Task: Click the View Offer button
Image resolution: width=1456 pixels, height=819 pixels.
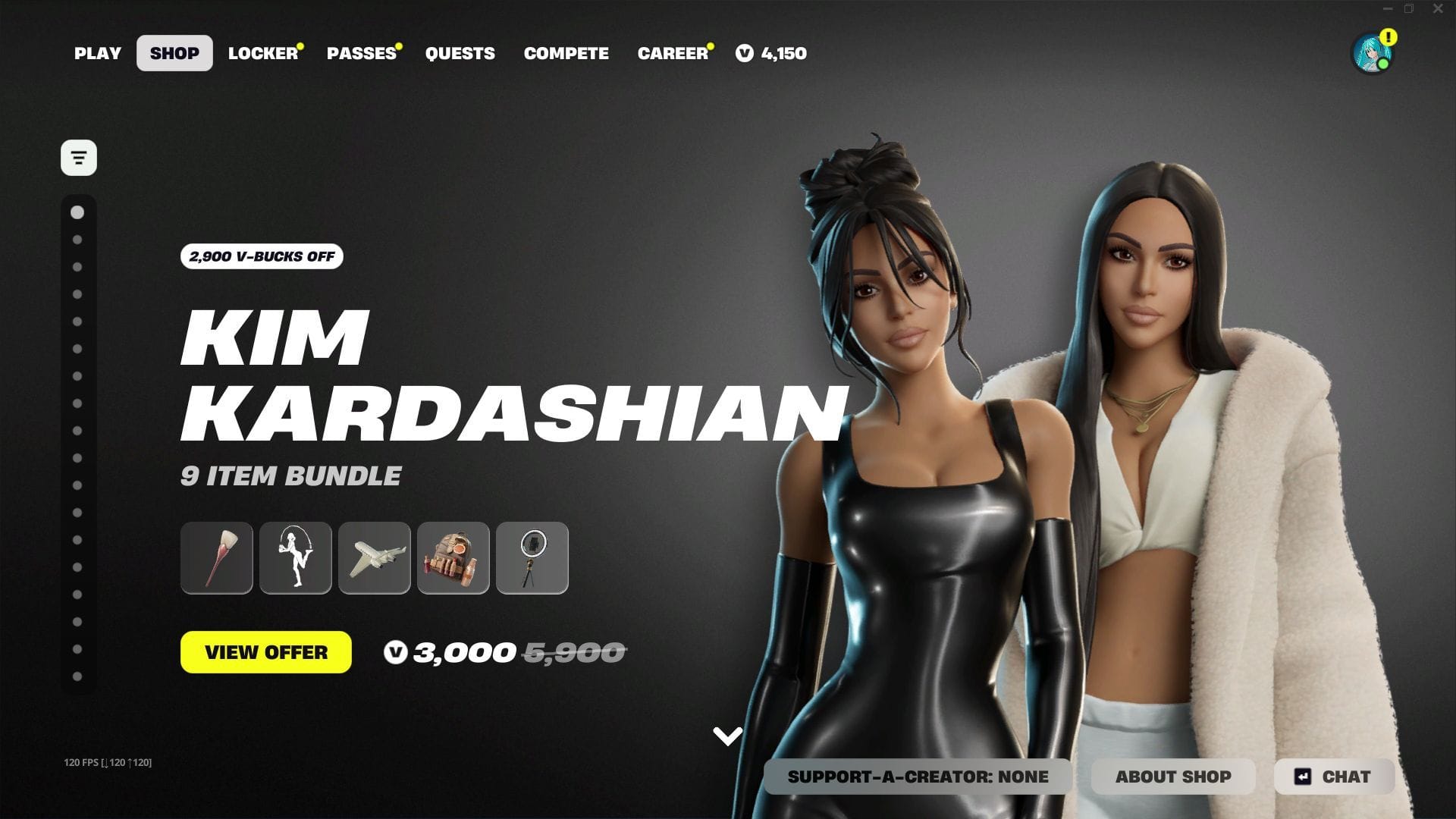Action: click(266, 652)
